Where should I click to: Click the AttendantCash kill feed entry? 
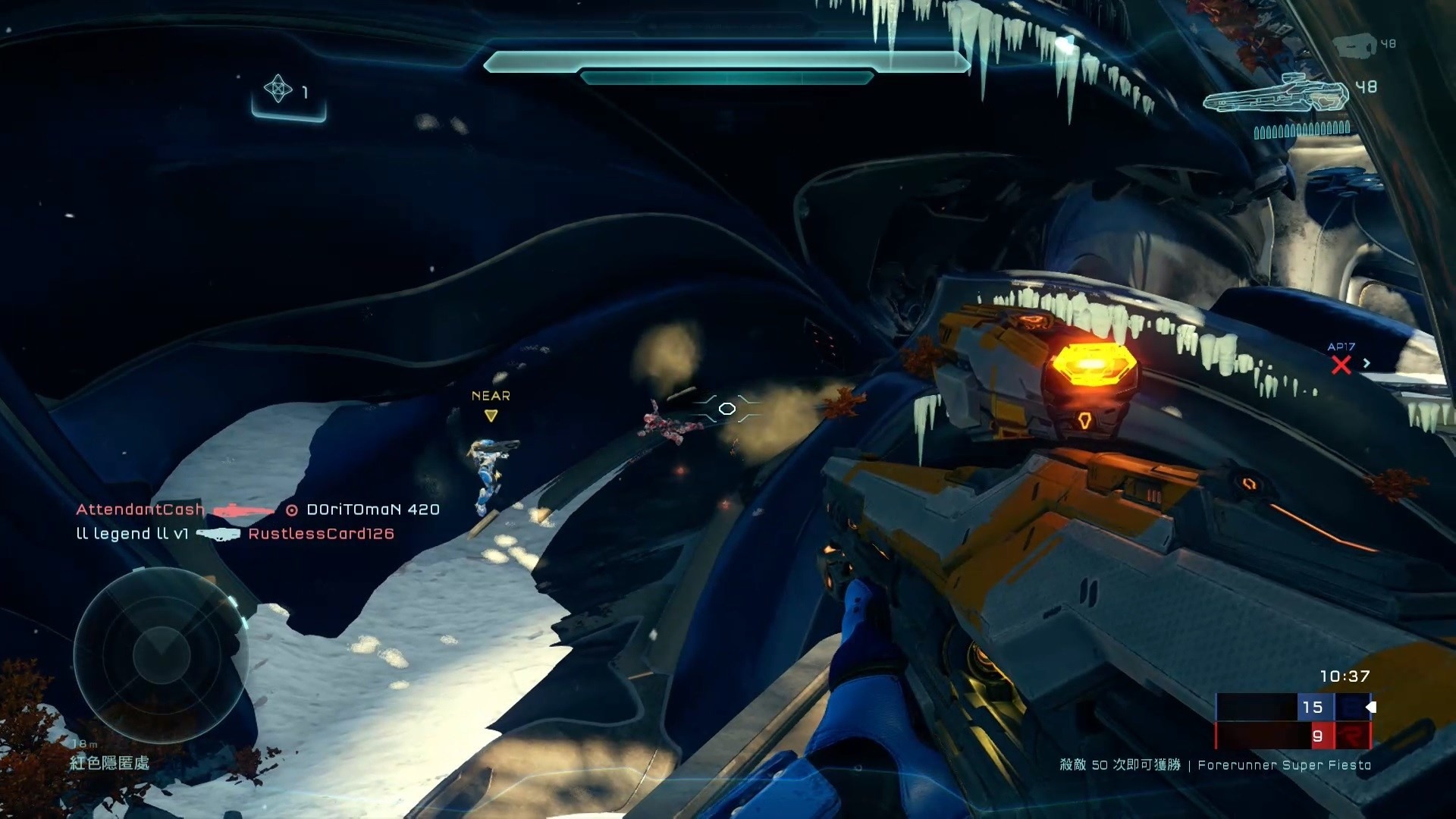tap(140, 510)
